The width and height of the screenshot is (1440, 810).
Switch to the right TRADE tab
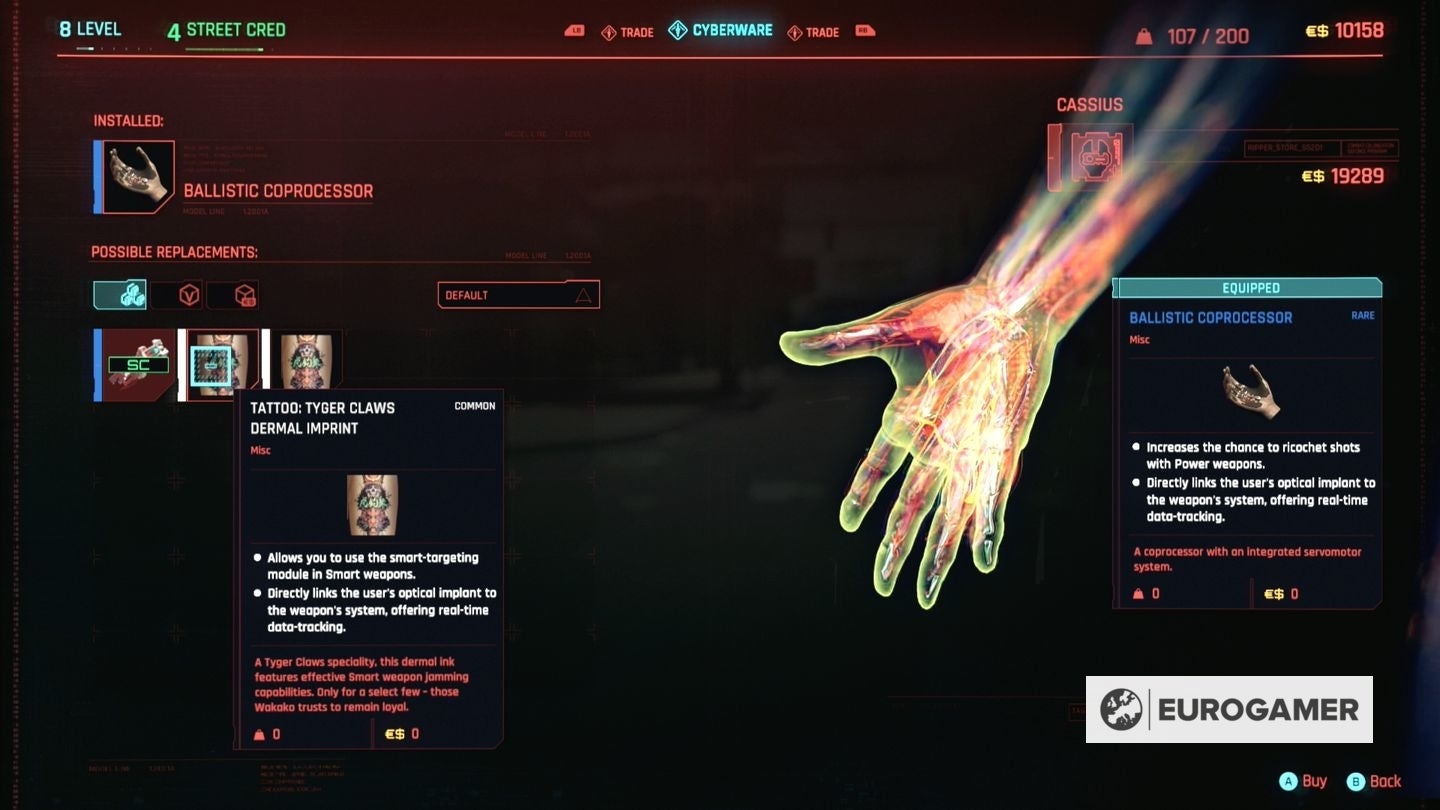819,31
